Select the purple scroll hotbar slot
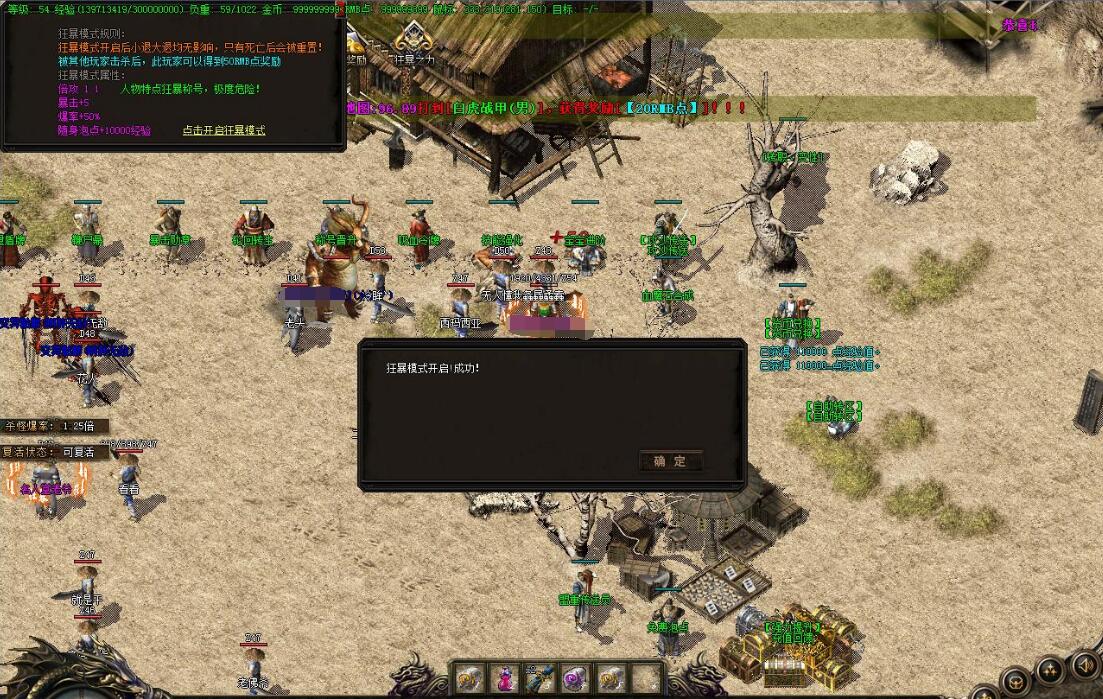The height and width of the screenshot is (699, 1103). coord(573,678)
